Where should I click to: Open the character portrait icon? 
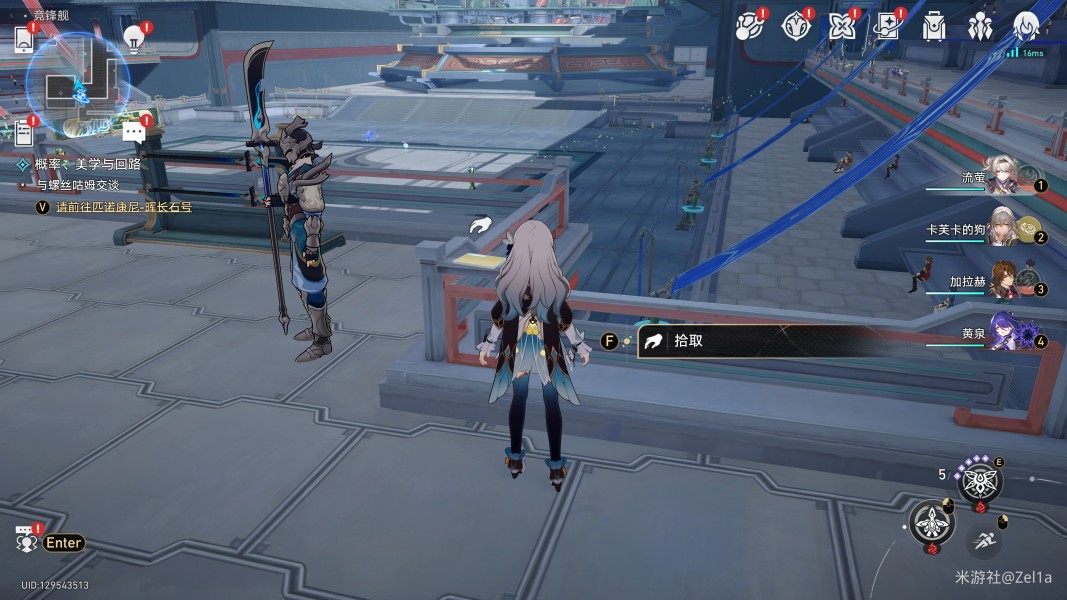click(x=1026, y=26)
